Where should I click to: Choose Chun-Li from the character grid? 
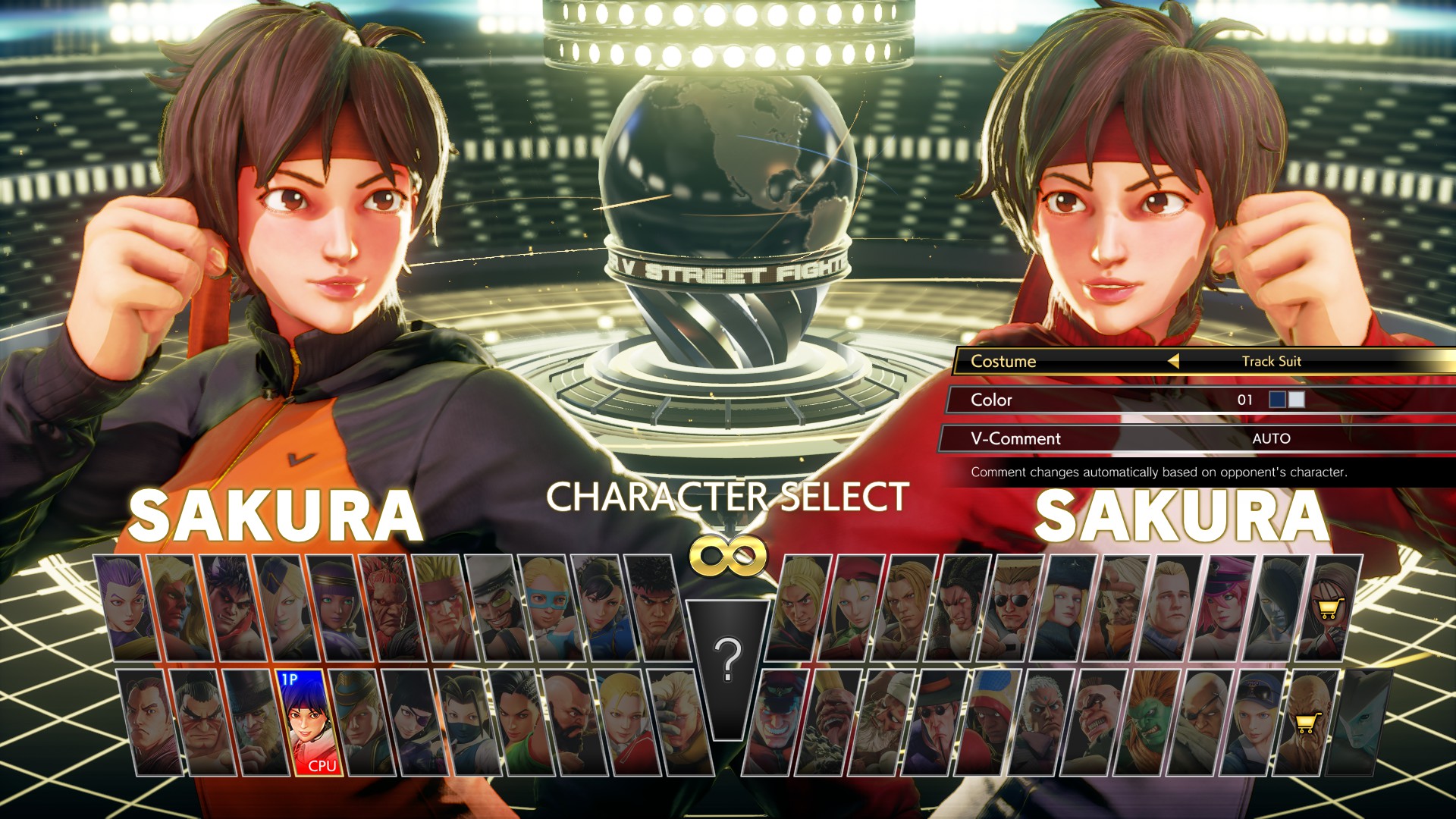point(604,608)
